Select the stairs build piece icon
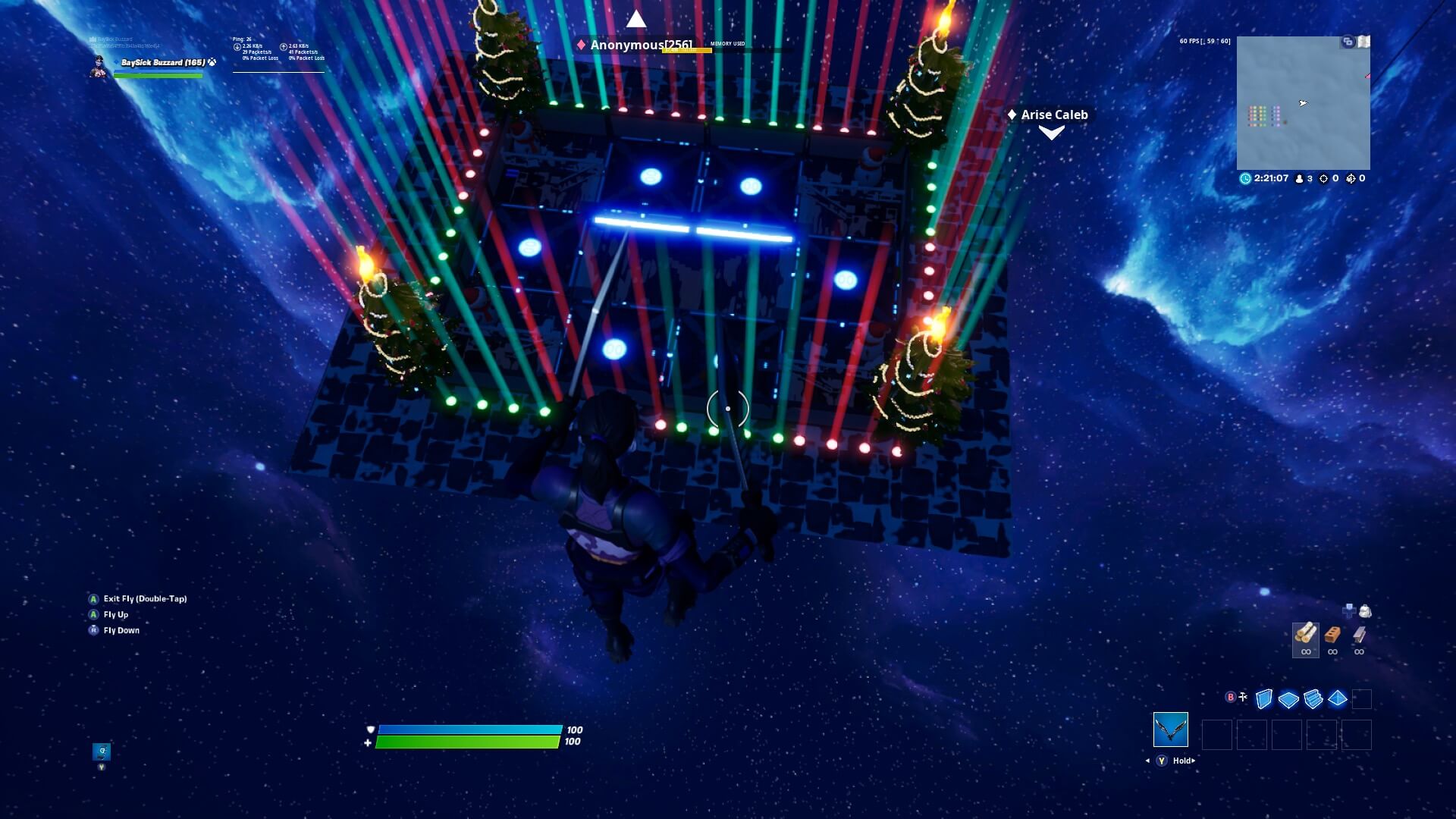 coord(1312,699)
